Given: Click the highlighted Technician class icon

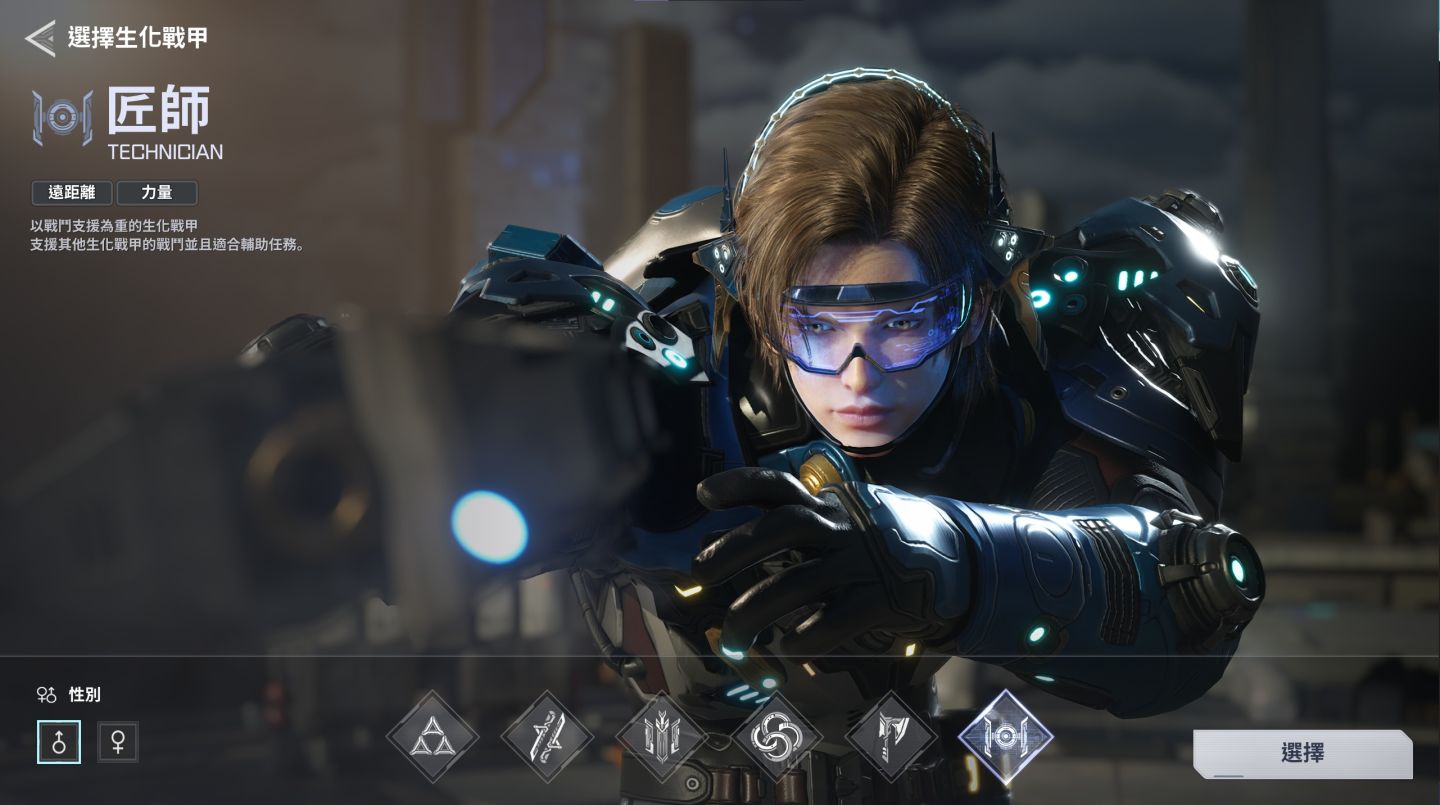Looking at the screenshot, I should (1005, 737).
